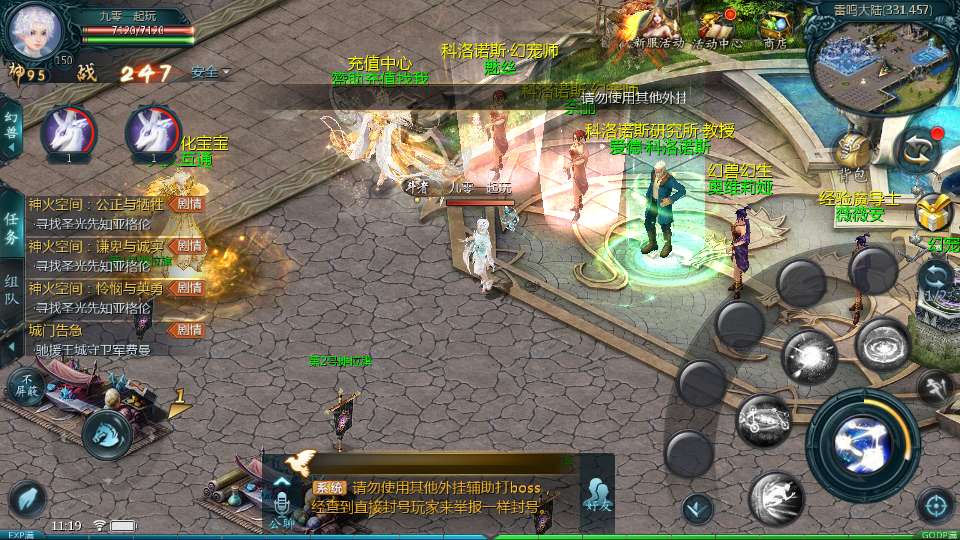Open the feather icon button
The width and height of the screenshot is (960, 540).
click(x=27, y=500)
